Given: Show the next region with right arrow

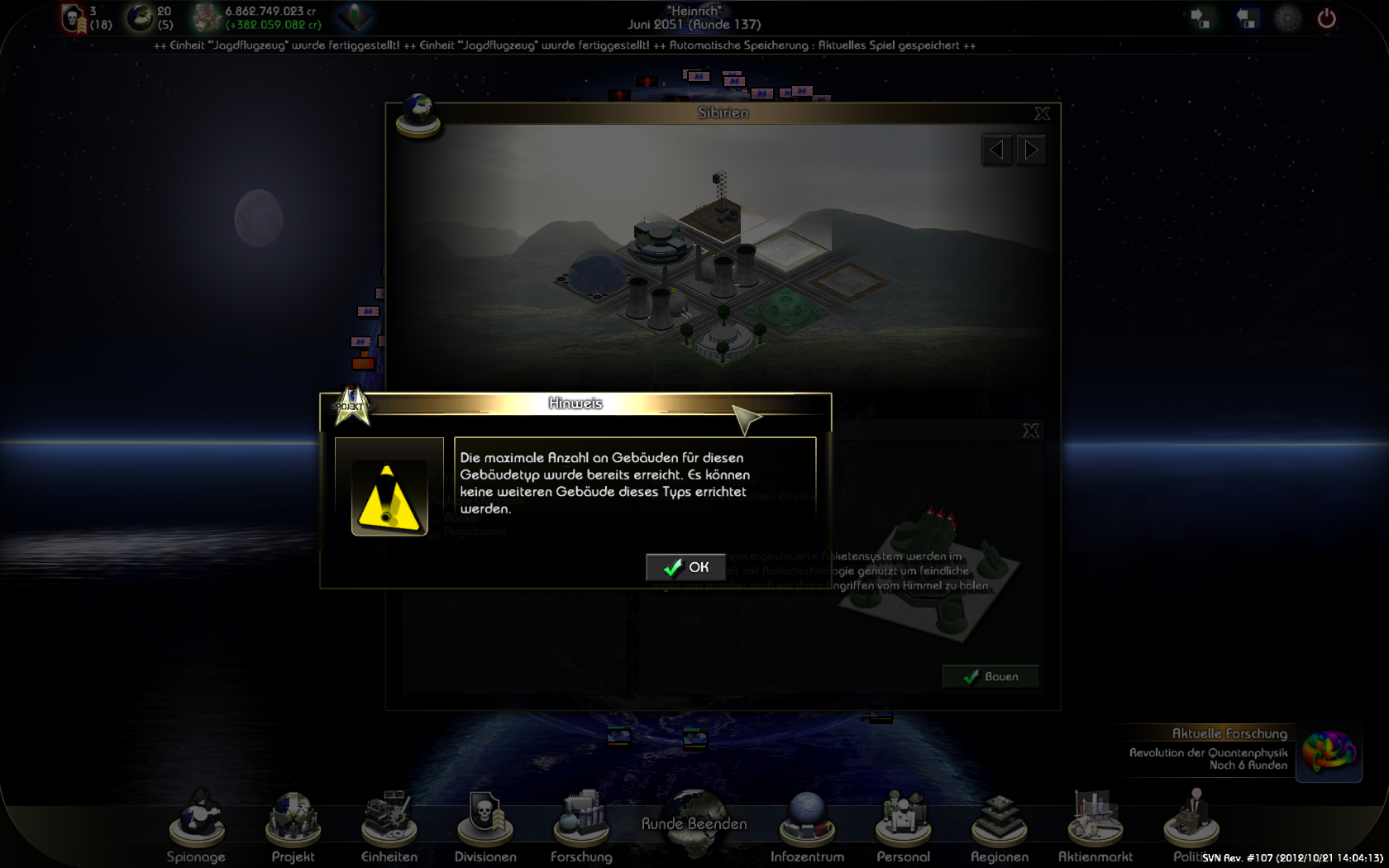Looking at the screenshot, I should click(1031, 150).
